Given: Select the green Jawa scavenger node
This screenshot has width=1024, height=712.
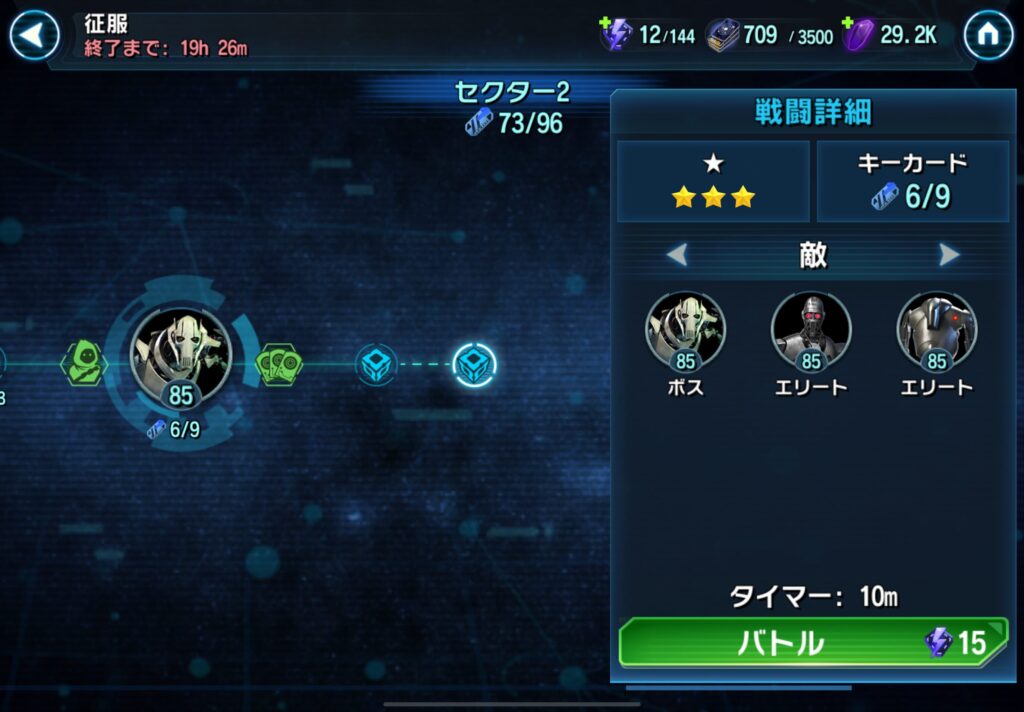Looking at the screenshot, I should point(84,361).
